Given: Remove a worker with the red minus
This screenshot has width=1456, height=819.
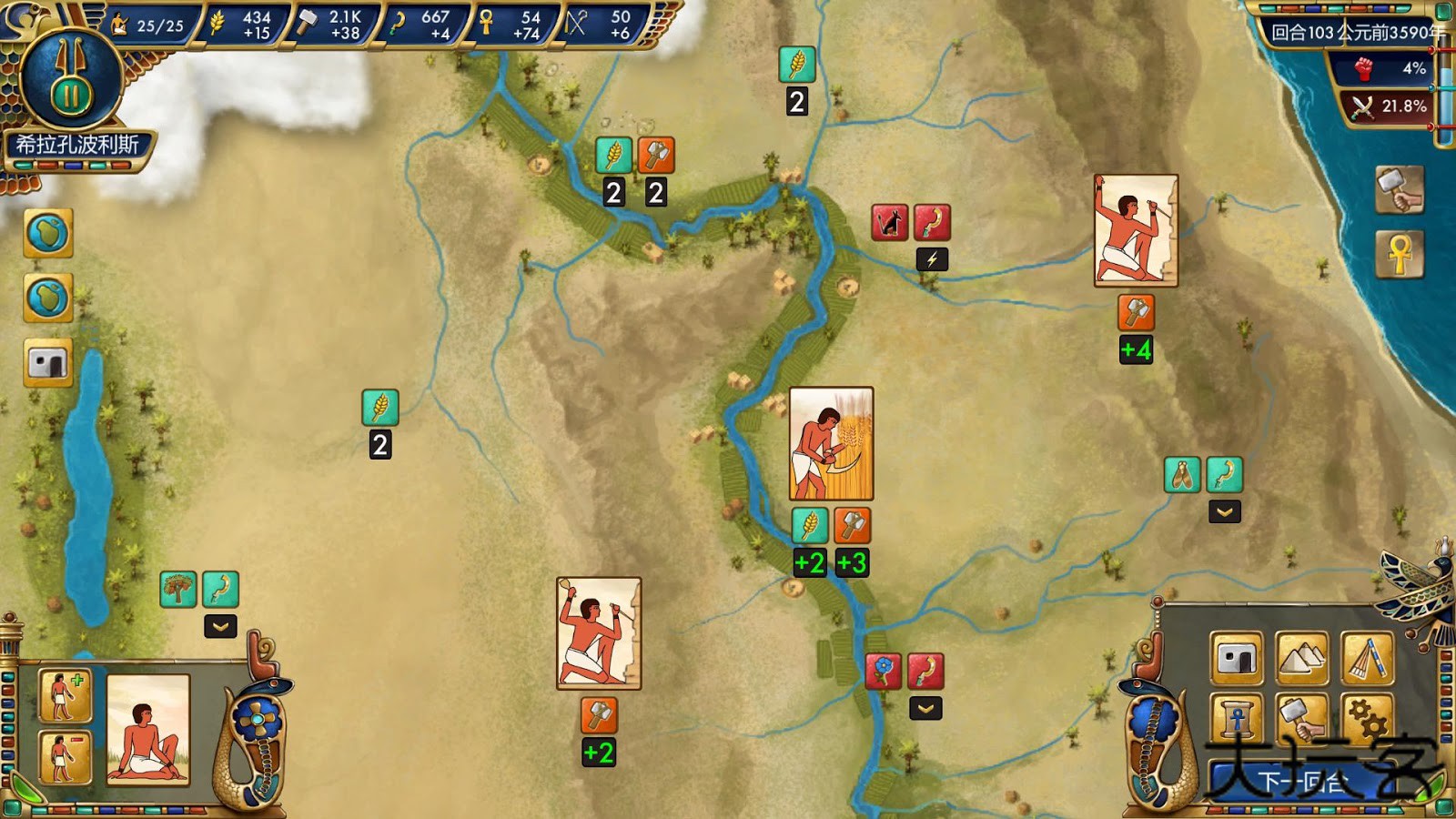Looking at the screenshot, I should pyautogui.click(x=65, y=756).
